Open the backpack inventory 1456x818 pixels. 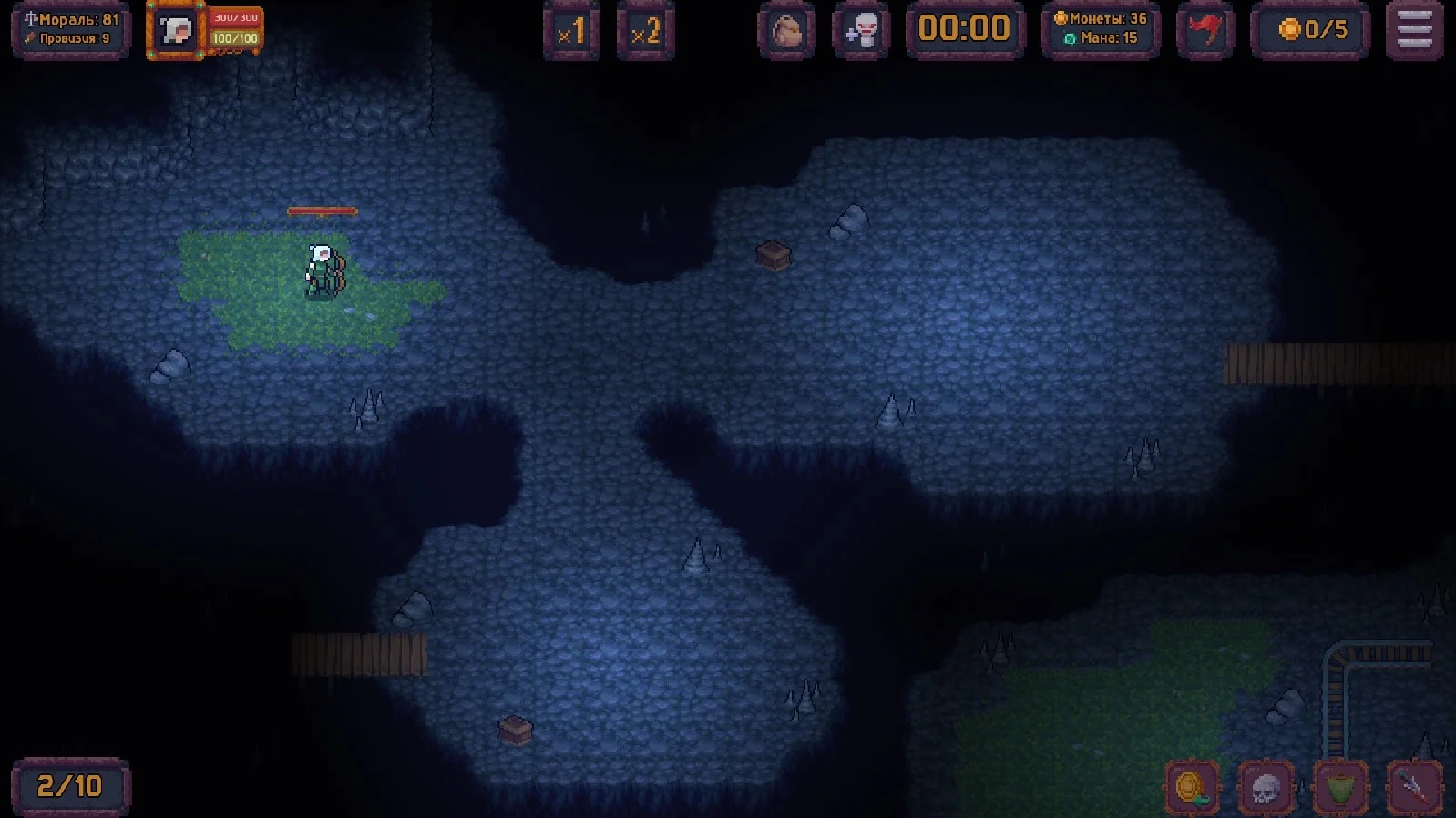tap(786, 32)
